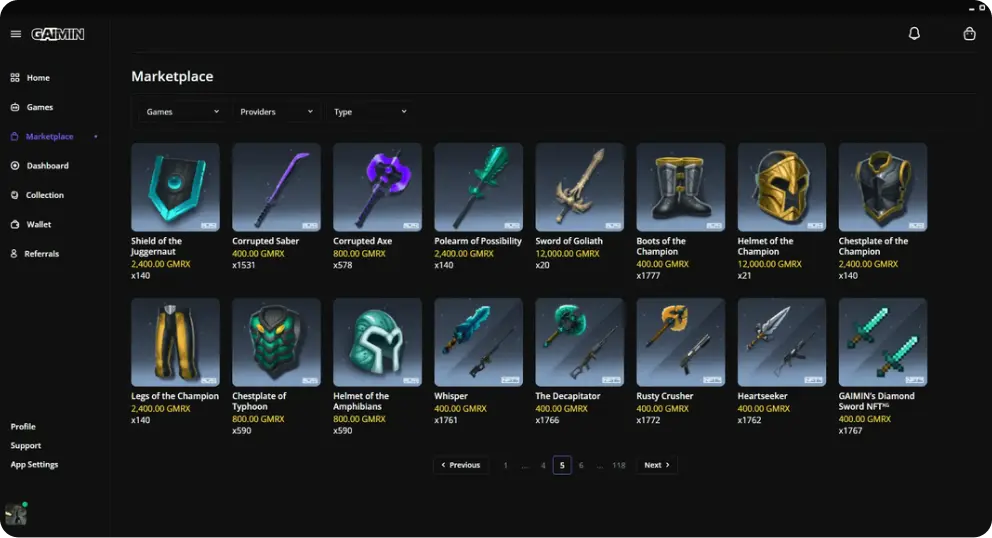Image resolution: width=992 pixels, height=538 pixels.
Task: Toggle the hamburger sidebar menu
Action: pyautogui.click(x=16, y=34)
